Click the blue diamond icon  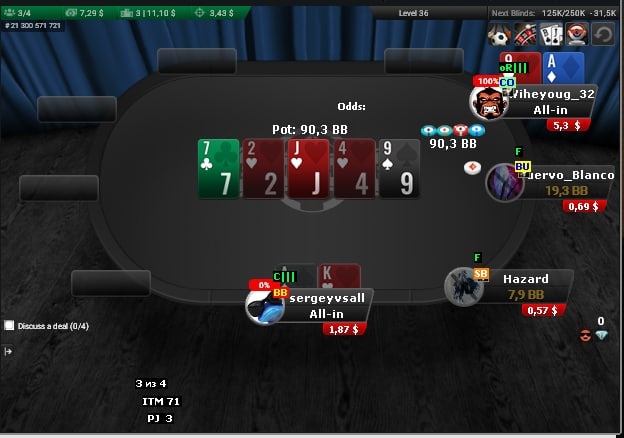(601, 336)
